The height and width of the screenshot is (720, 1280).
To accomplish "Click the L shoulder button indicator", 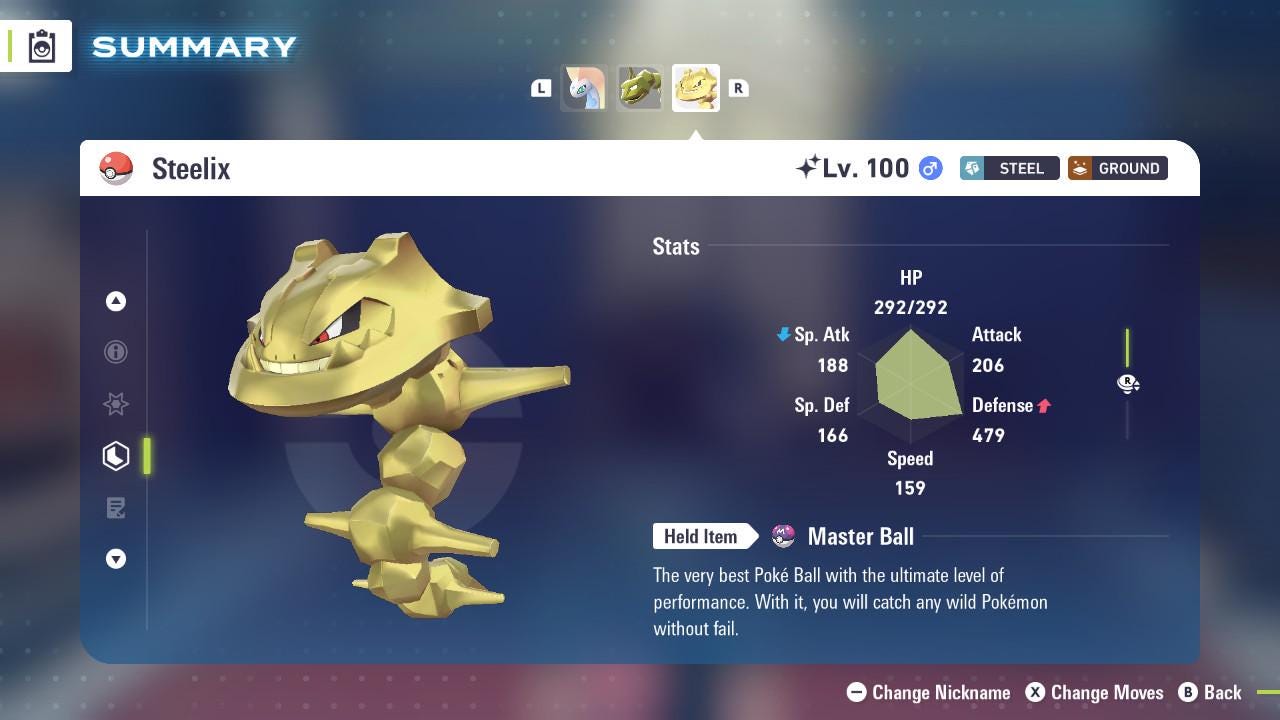I will click(x=541, y=88).
